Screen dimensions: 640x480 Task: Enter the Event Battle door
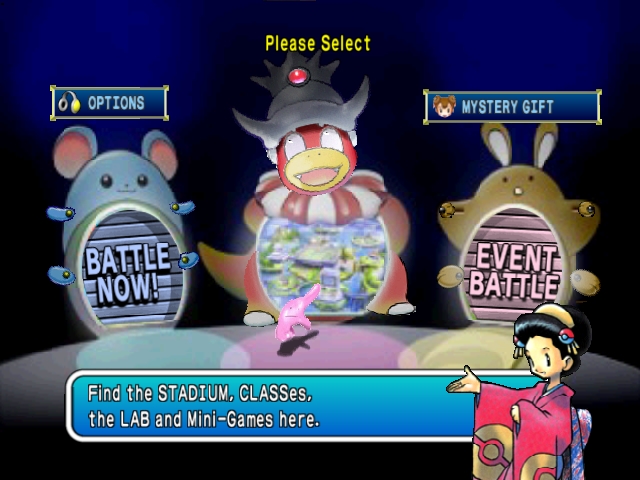pos(512,268)
